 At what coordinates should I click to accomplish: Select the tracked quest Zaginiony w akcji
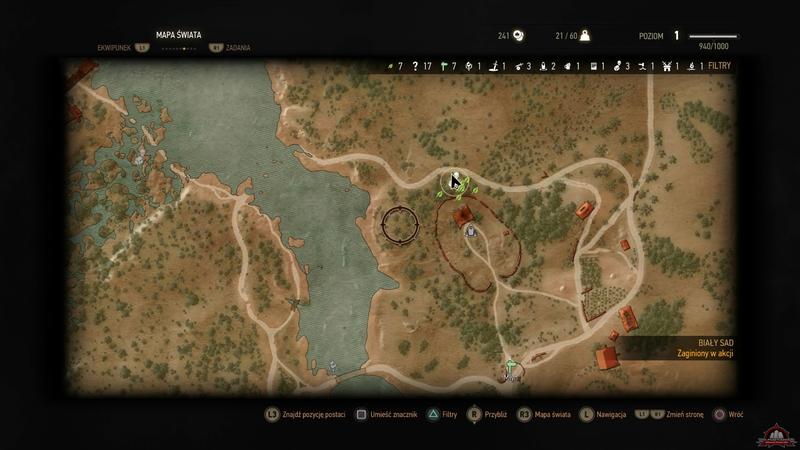click(702, 353)
